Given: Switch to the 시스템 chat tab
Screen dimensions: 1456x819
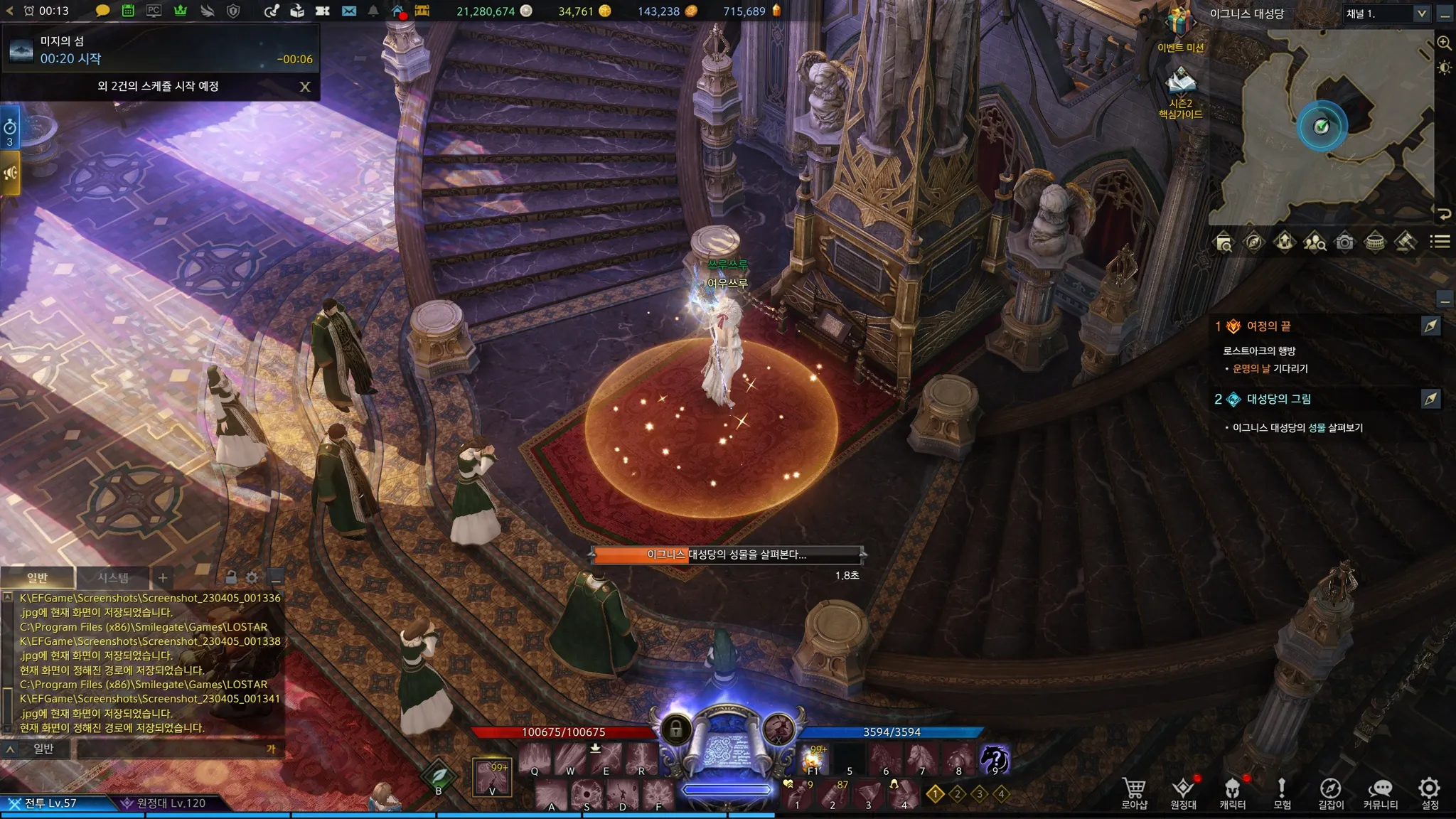Looking at the screenshot, I should click(x=113, y=577).
